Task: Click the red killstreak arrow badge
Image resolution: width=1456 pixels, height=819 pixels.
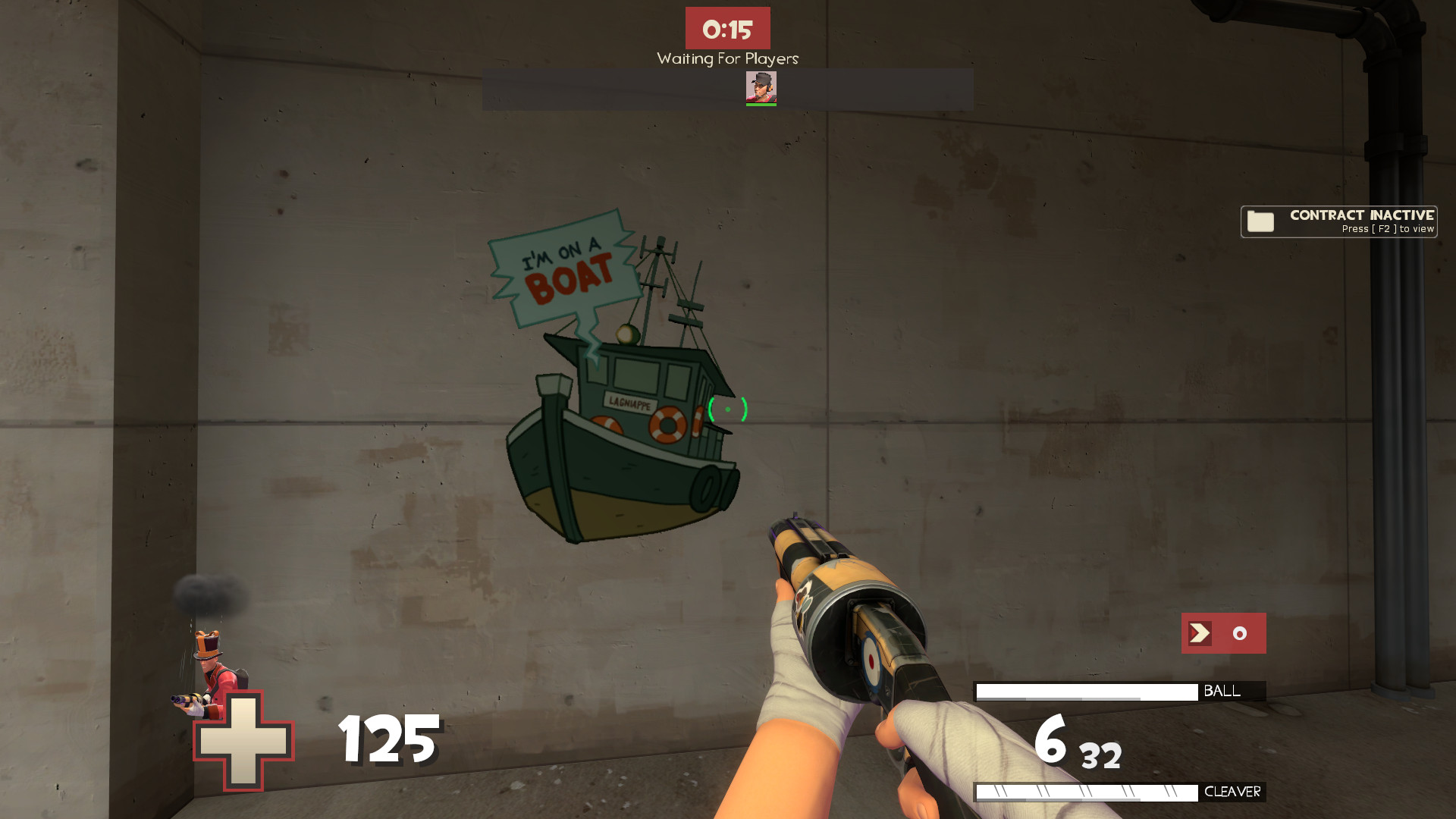Action: point(1202,633)
